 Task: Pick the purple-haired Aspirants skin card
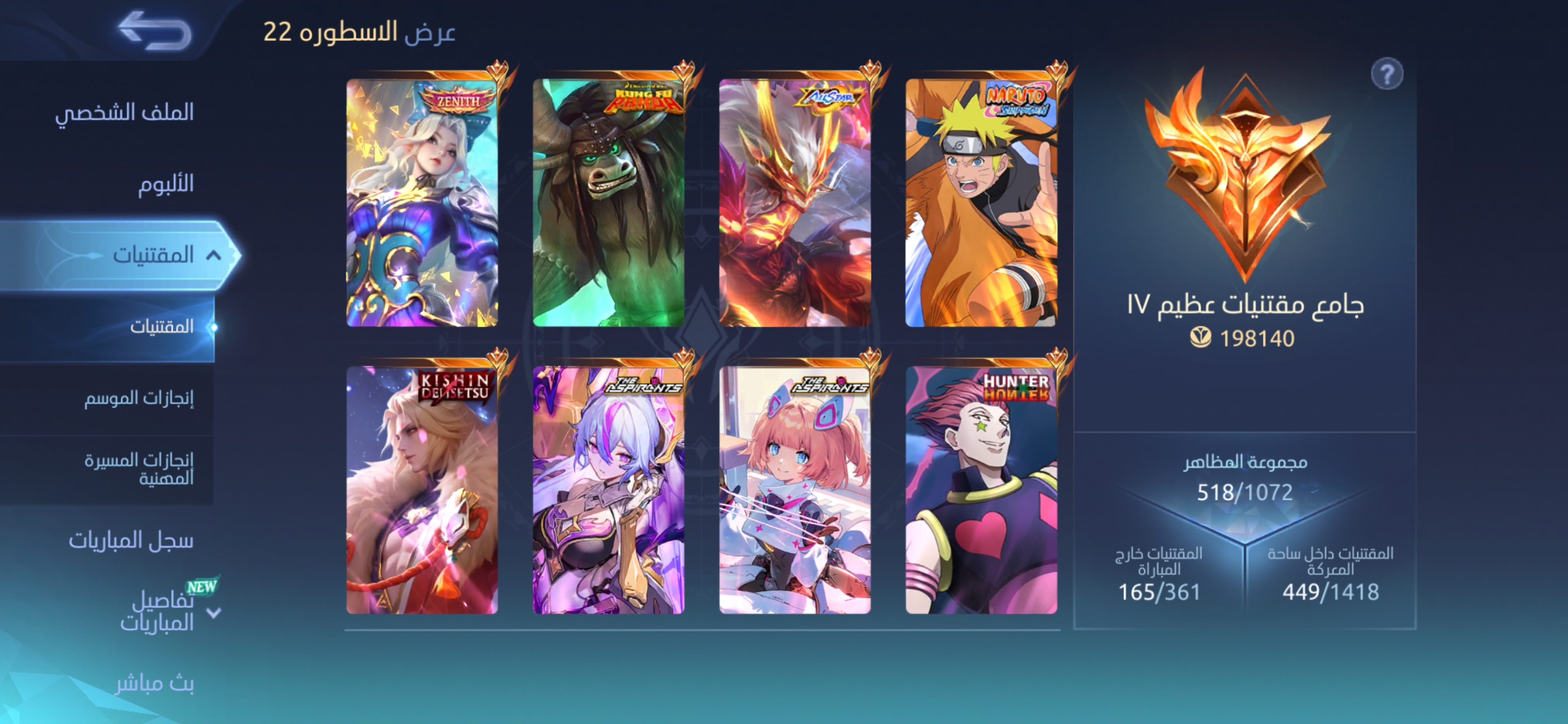pos(608,490)
